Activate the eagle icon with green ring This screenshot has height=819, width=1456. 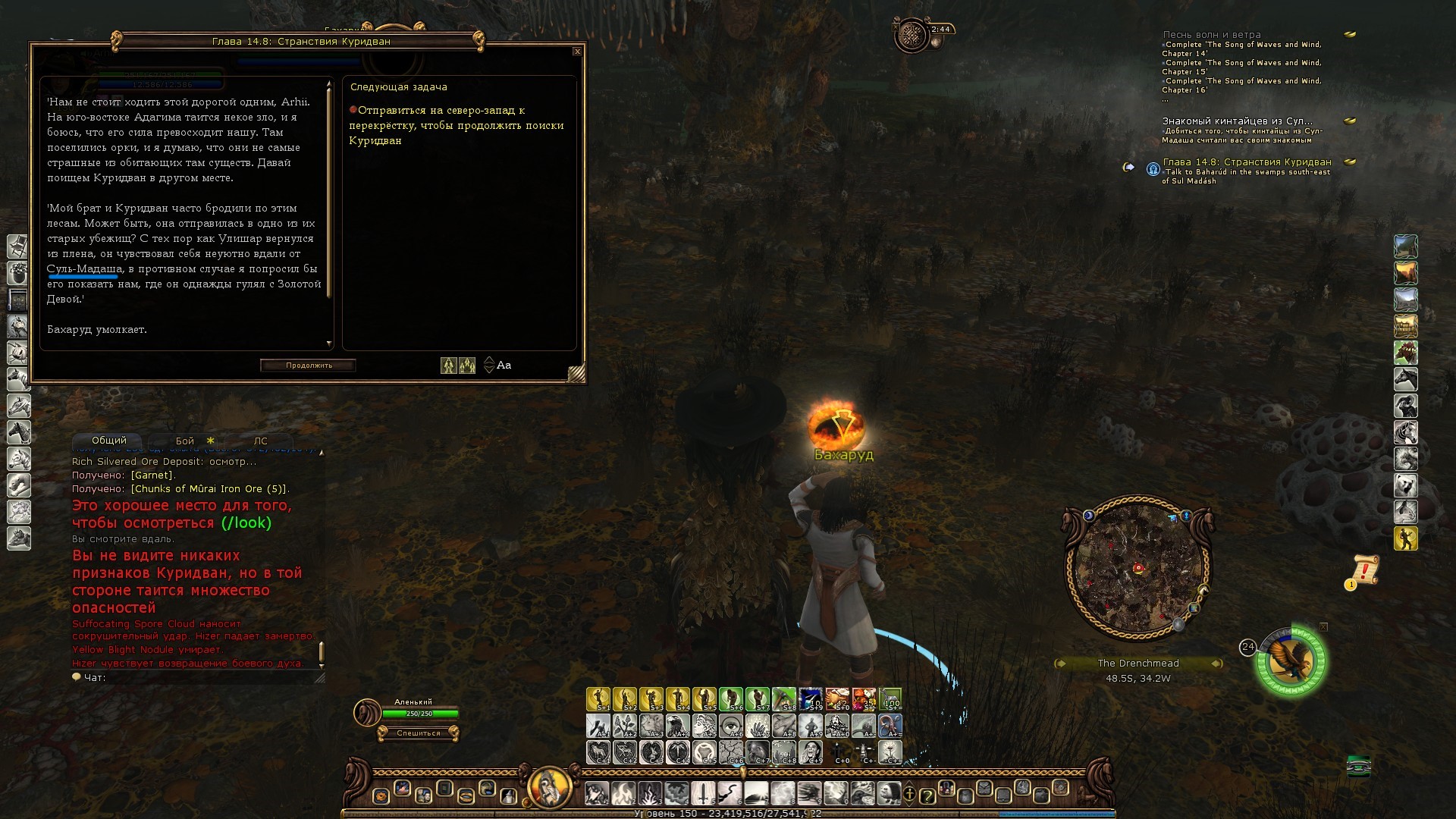point(1291,661)
